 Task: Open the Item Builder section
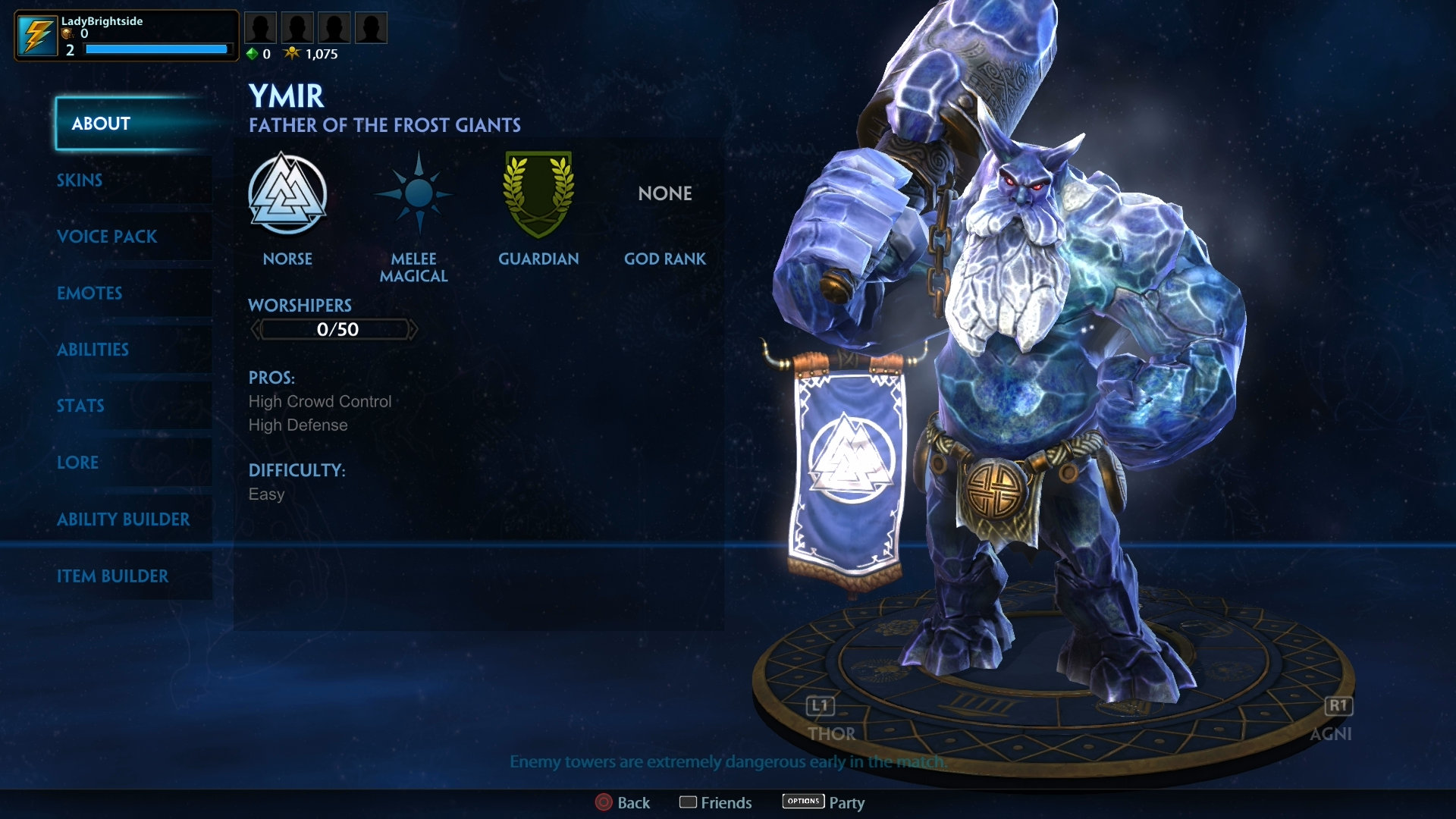point(114,576)
